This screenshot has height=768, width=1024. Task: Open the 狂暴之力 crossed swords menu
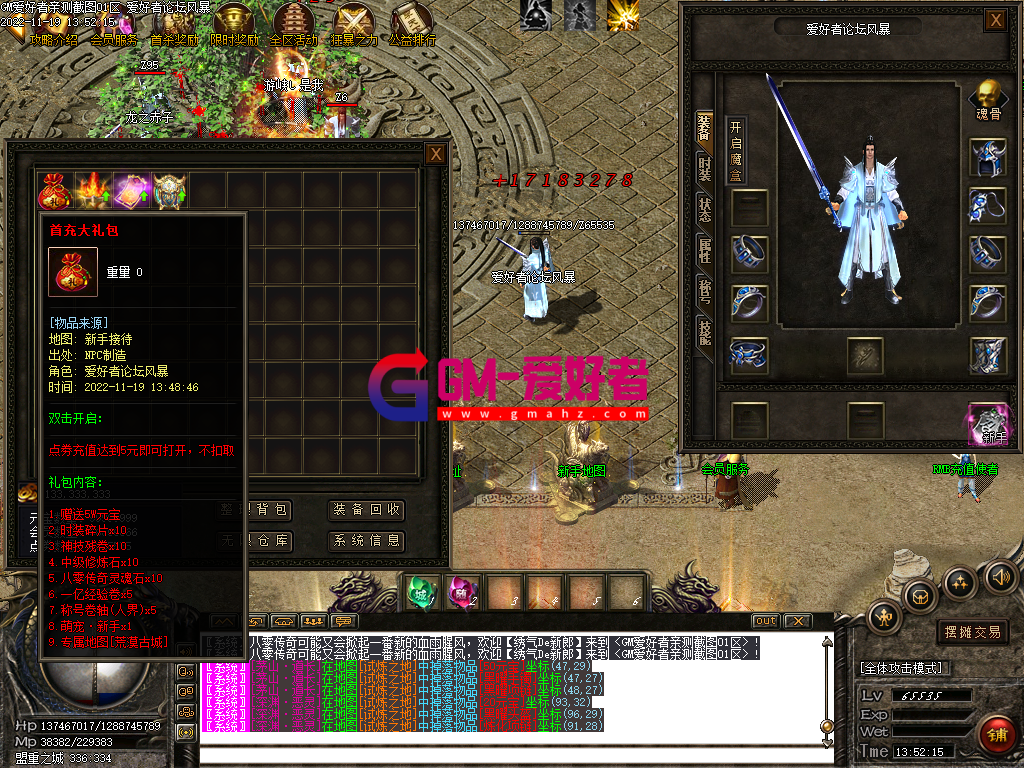pos(354,25)
